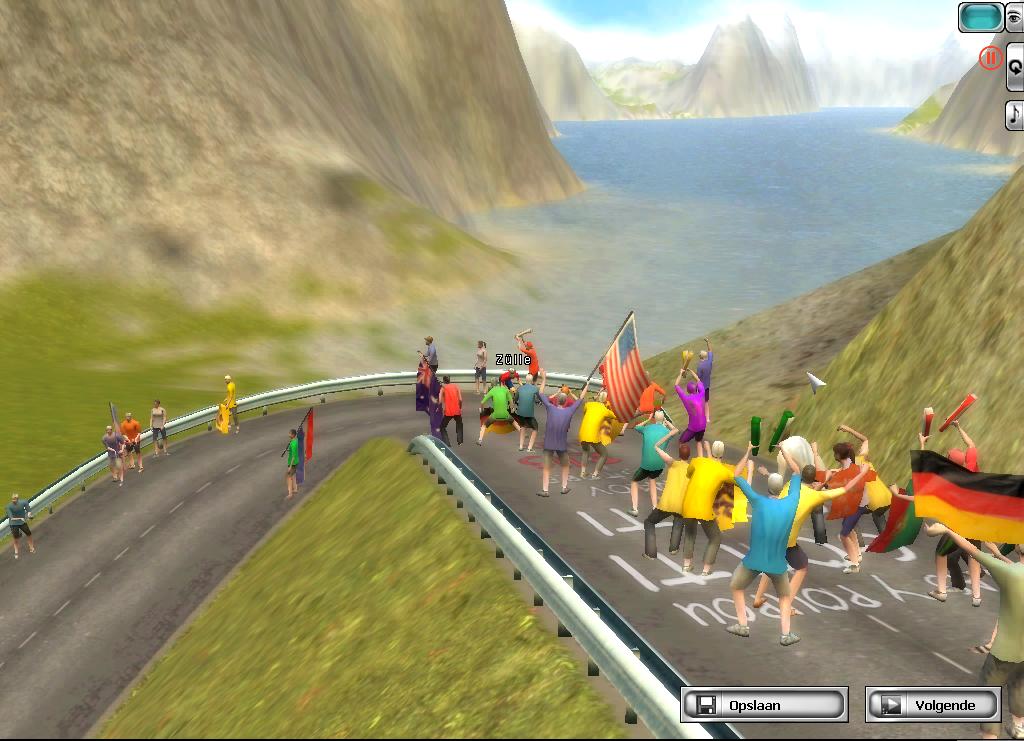The image size is (1024, 741).
Task: Continue with the Volgende button
Action: [x=933, y=704]
